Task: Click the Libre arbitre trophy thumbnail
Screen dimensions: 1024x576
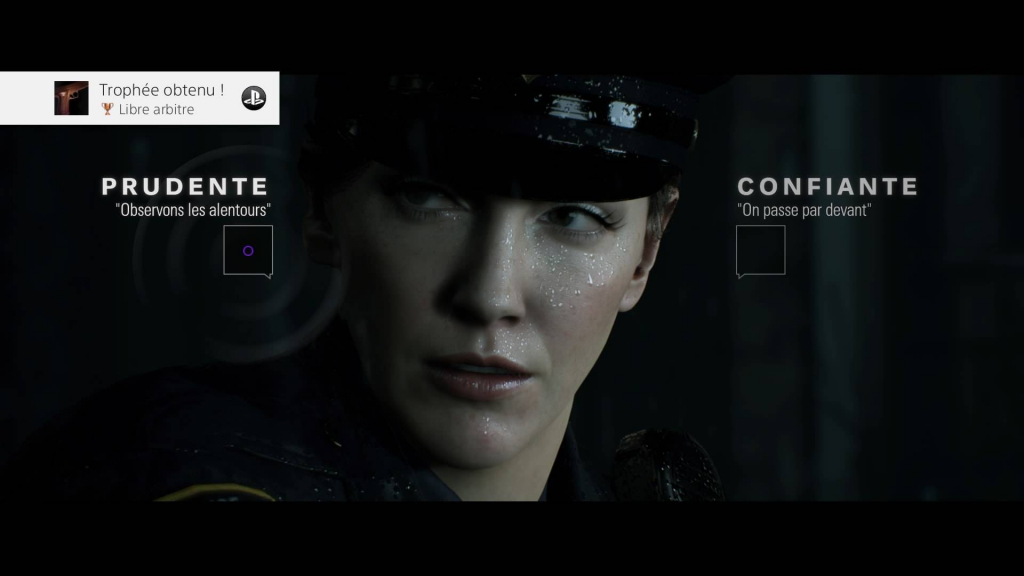Action: pos(71,98)
